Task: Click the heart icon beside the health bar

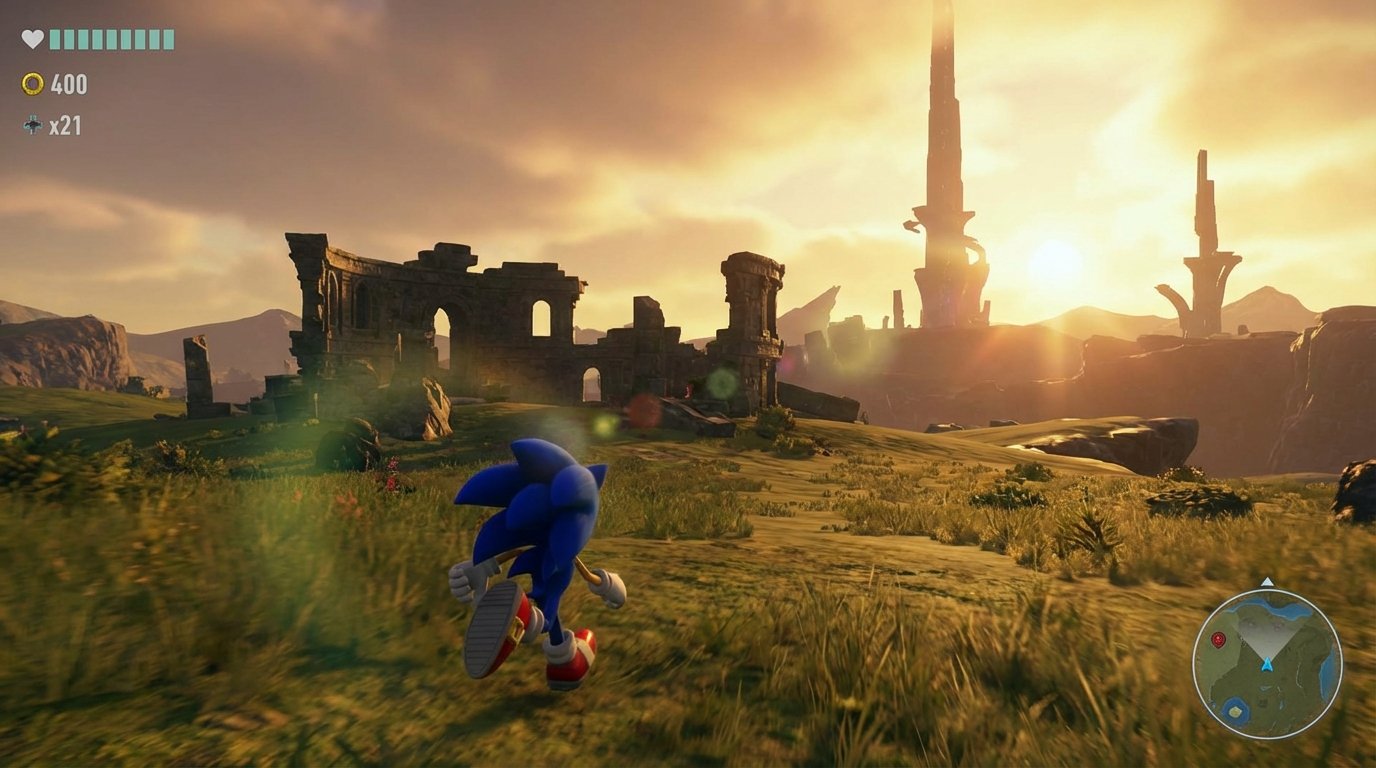Action: 32,40
